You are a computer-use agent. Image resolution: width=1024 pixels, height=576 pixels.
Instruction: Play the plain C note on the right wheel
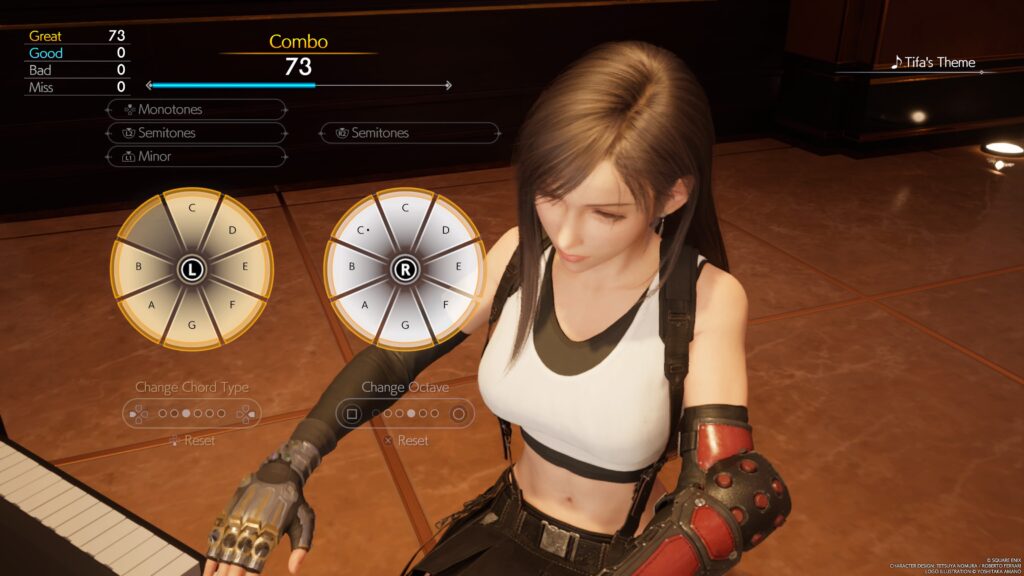click(405, 209)
